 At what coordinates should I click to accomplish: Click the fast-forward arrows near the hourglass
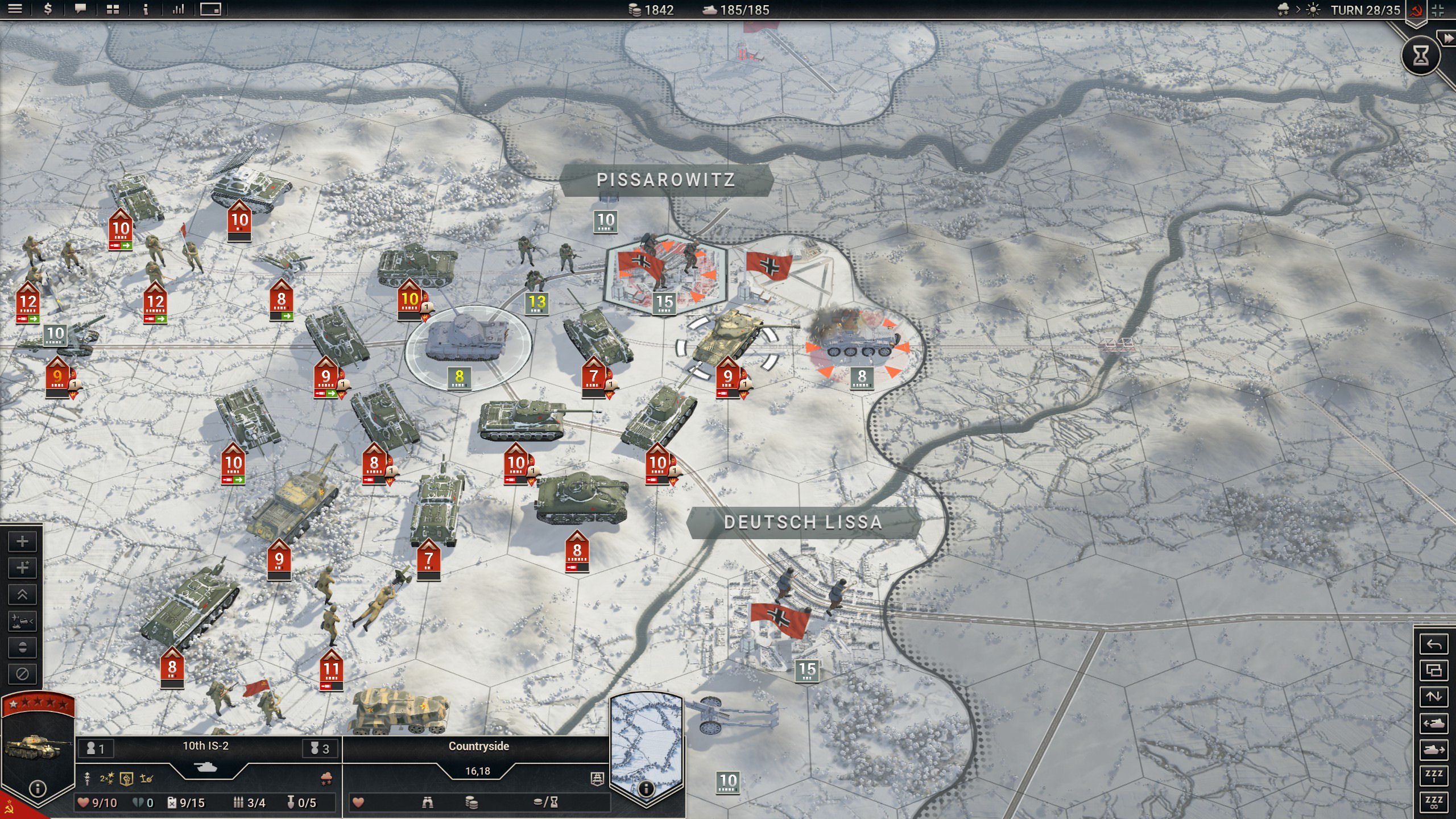tap(1446, 38)
